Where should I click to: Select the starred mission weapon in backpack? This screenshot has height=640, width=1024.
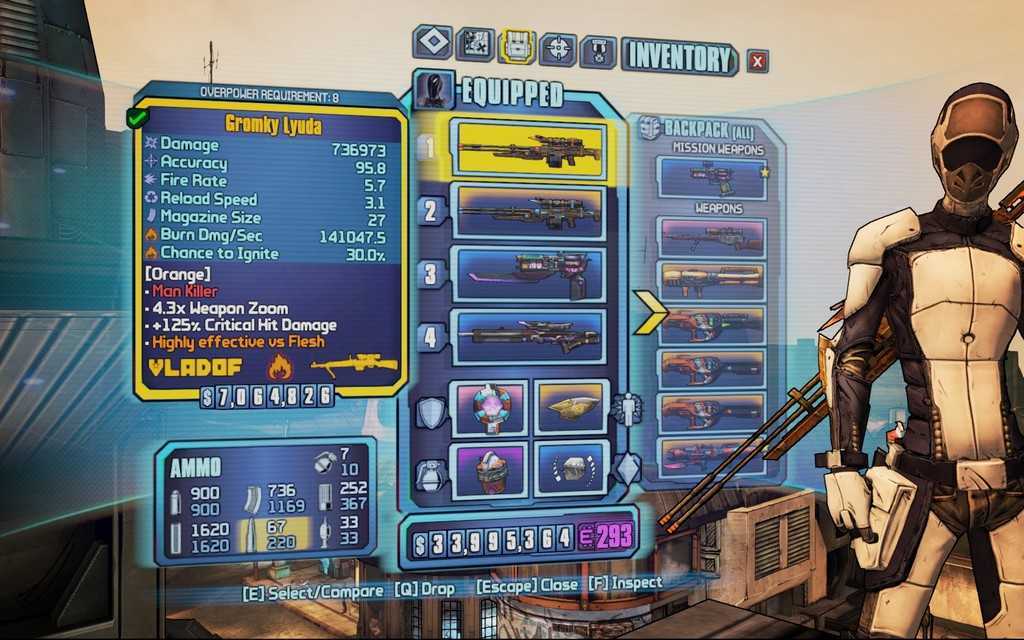click(711, 177)
